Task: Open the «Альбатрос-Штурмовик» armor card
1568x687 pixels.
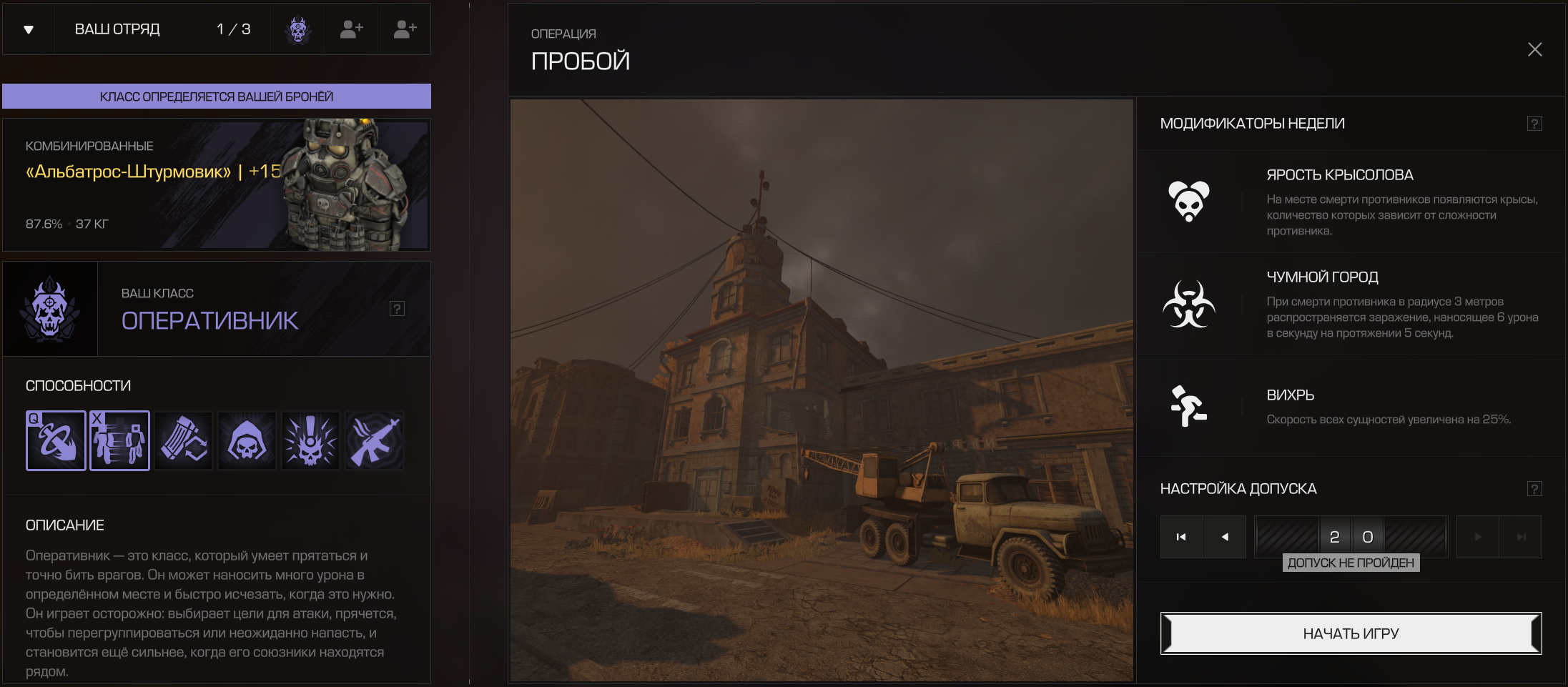Action: pos(216,184)
